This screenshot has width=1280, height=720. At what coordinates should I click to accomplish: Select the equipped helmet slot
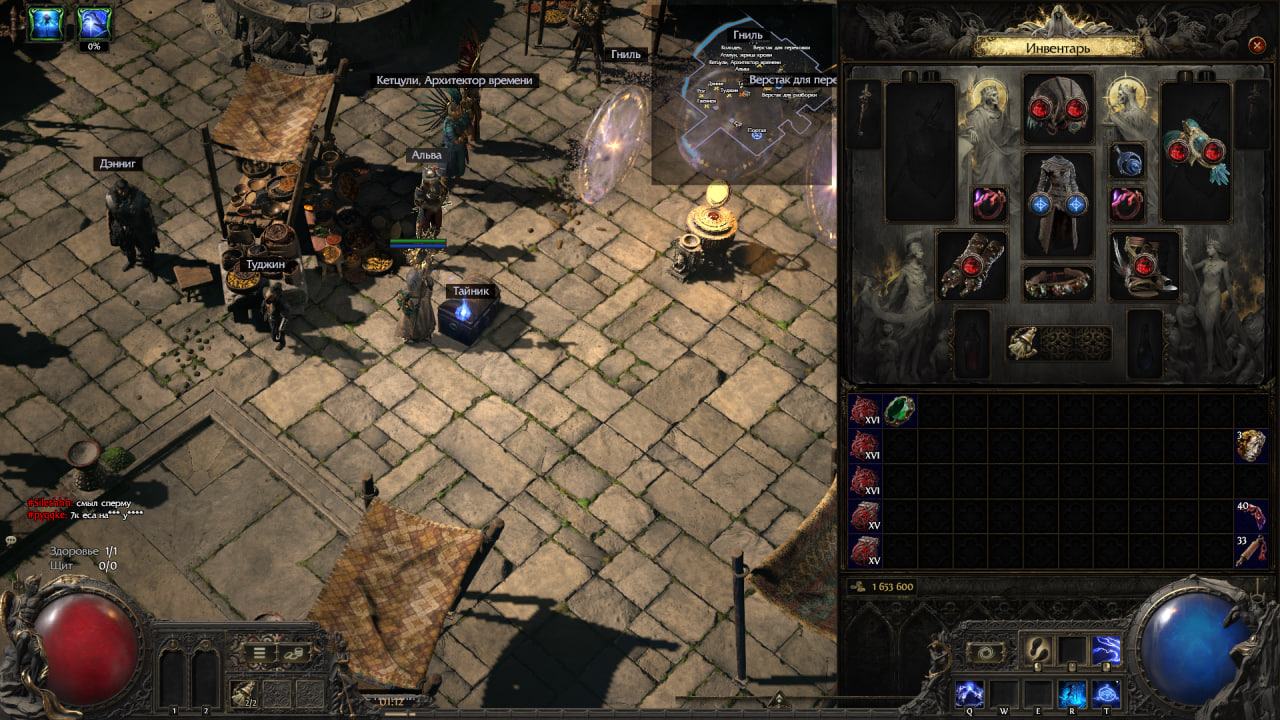(1058, 108)
